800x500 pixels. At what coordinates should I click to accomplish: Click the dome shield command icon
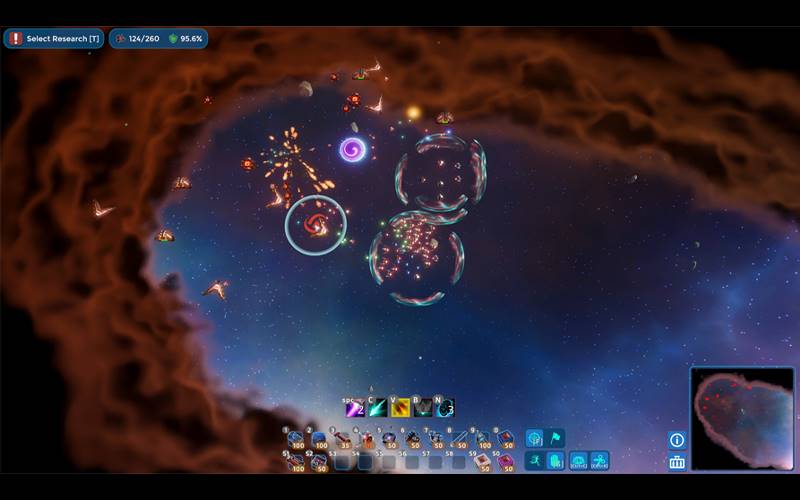[578, 461]
